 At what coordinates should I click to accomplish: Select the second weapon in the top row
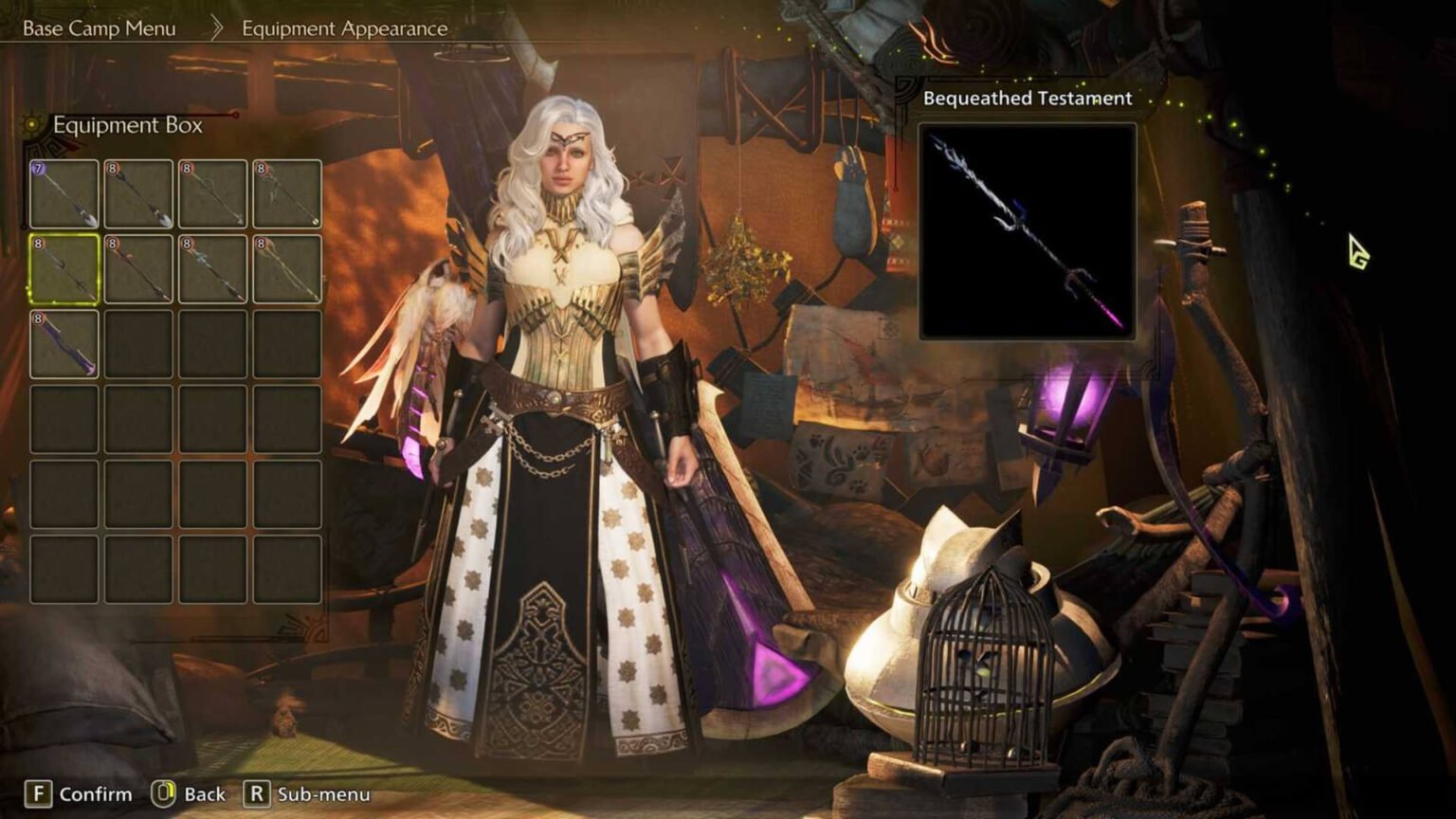137,191
